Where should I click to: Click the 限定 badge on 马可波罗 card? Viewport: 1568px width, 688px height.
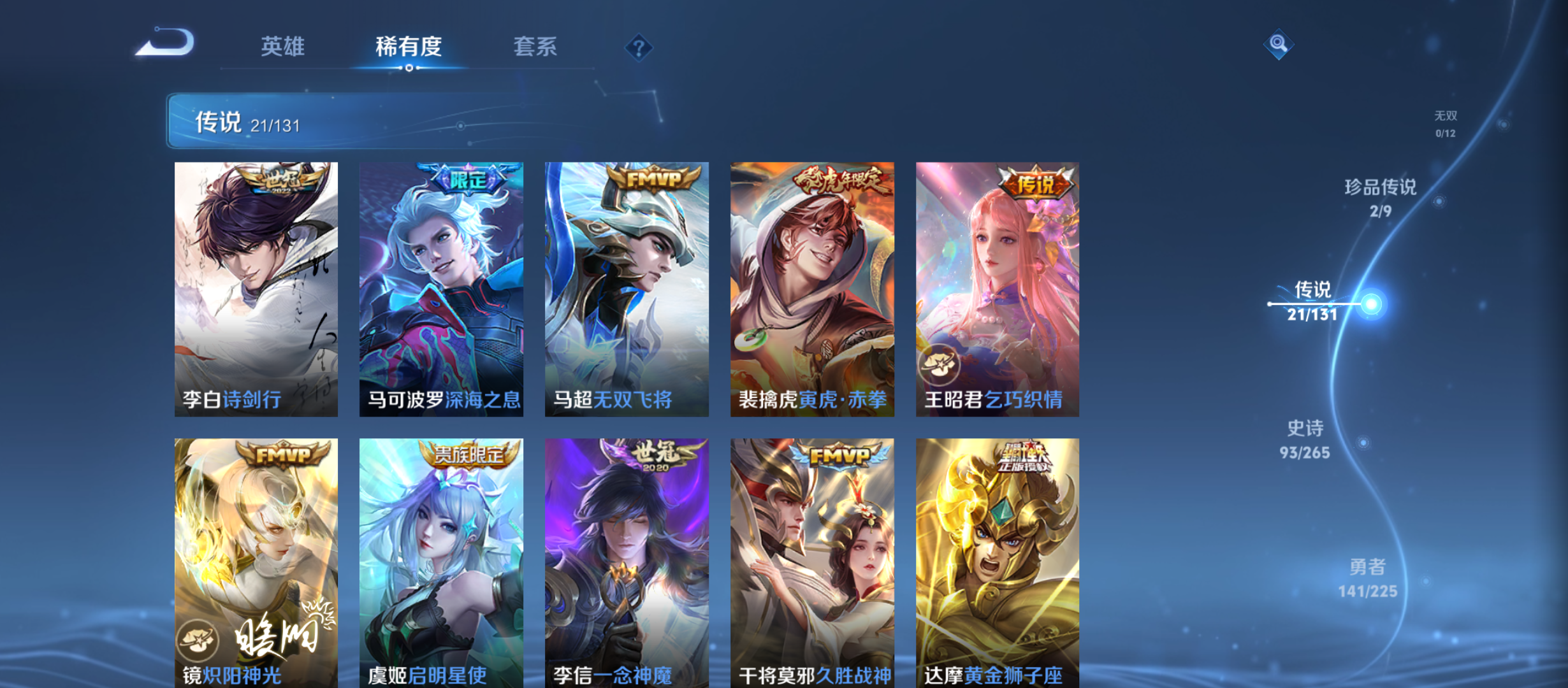tap(467, 180)
